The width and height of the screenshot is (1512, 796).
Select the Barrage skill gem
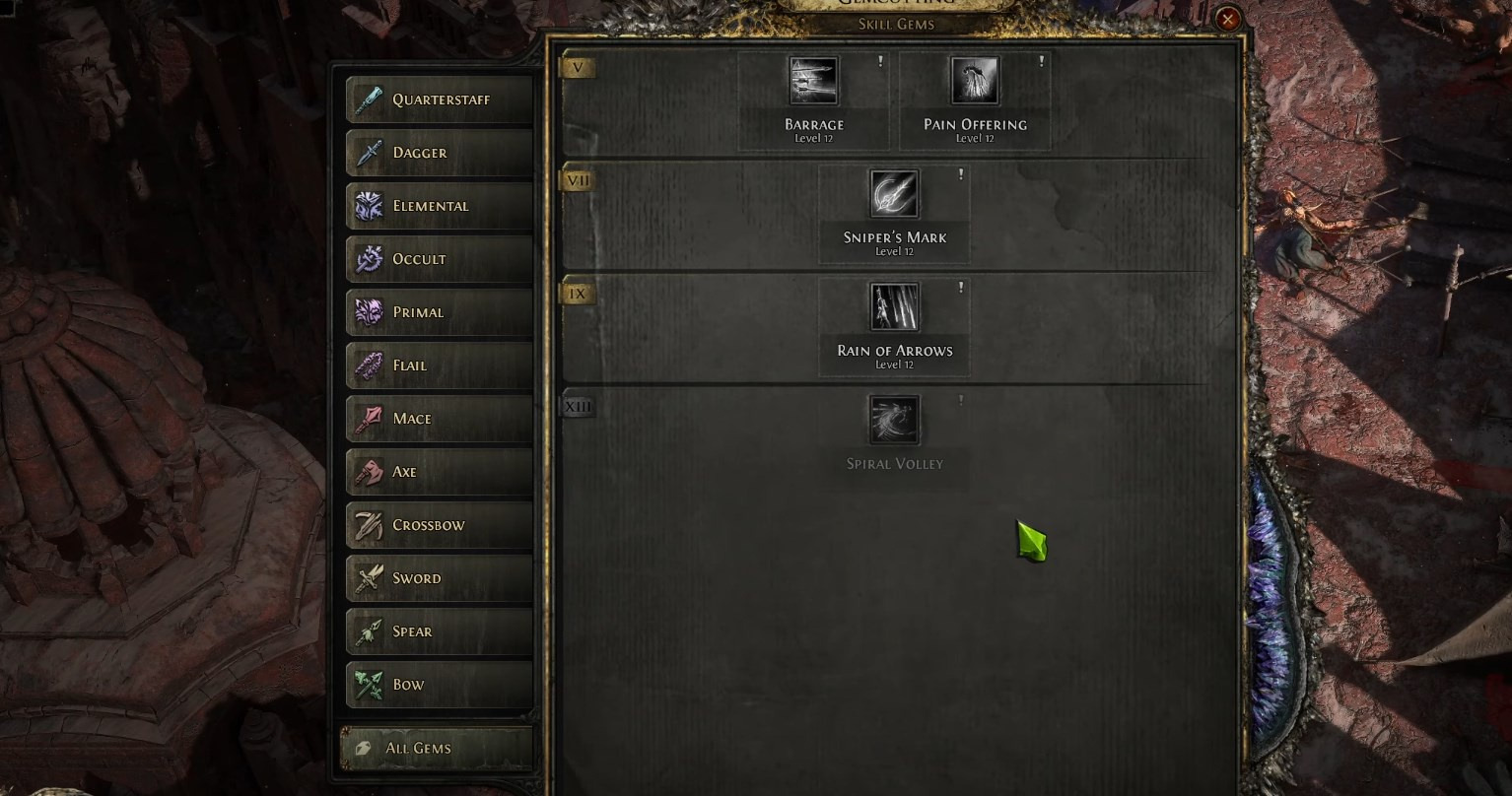(x=814, y=82)
